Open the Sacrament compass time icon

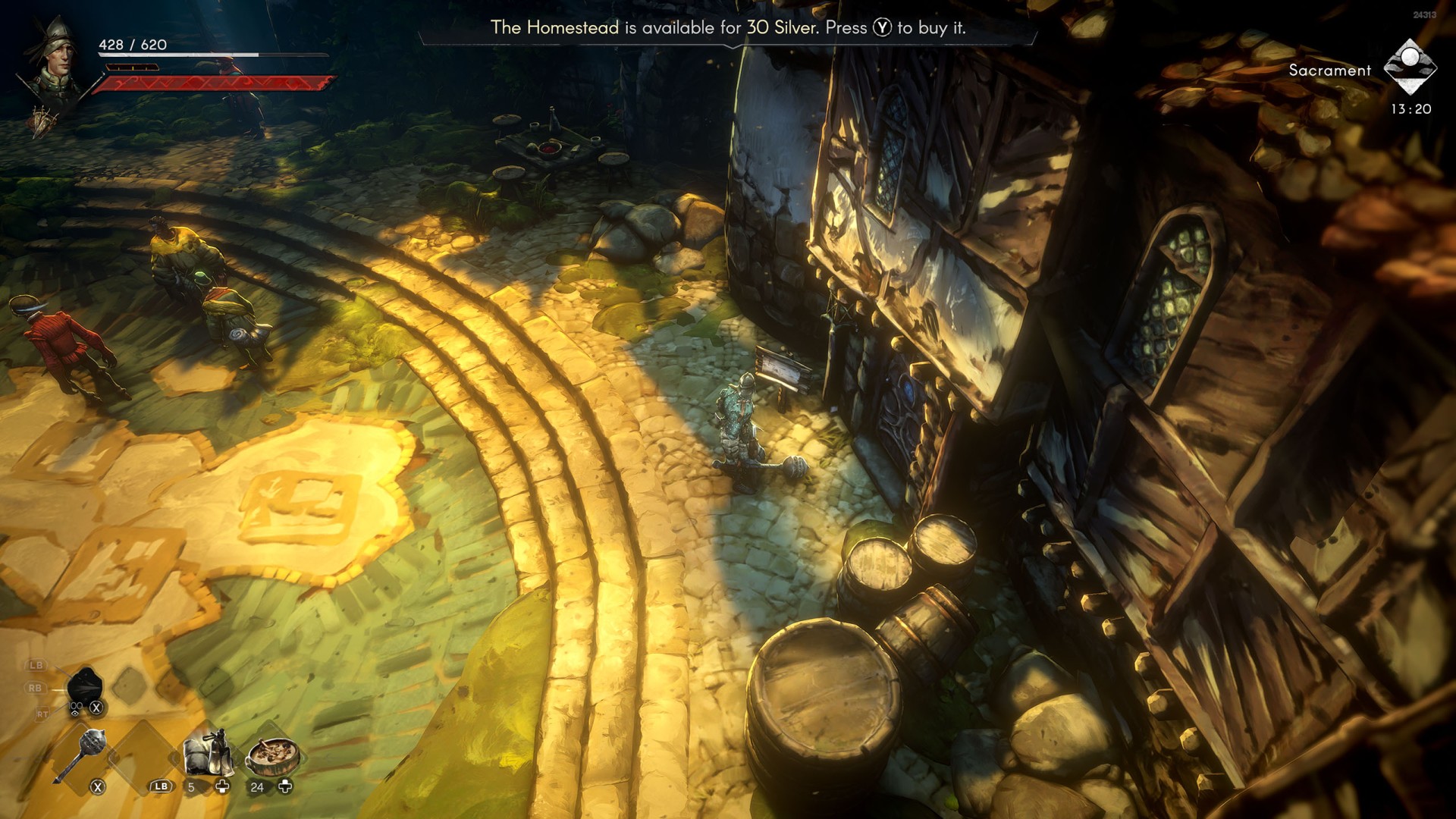[x=1410, y=67]
